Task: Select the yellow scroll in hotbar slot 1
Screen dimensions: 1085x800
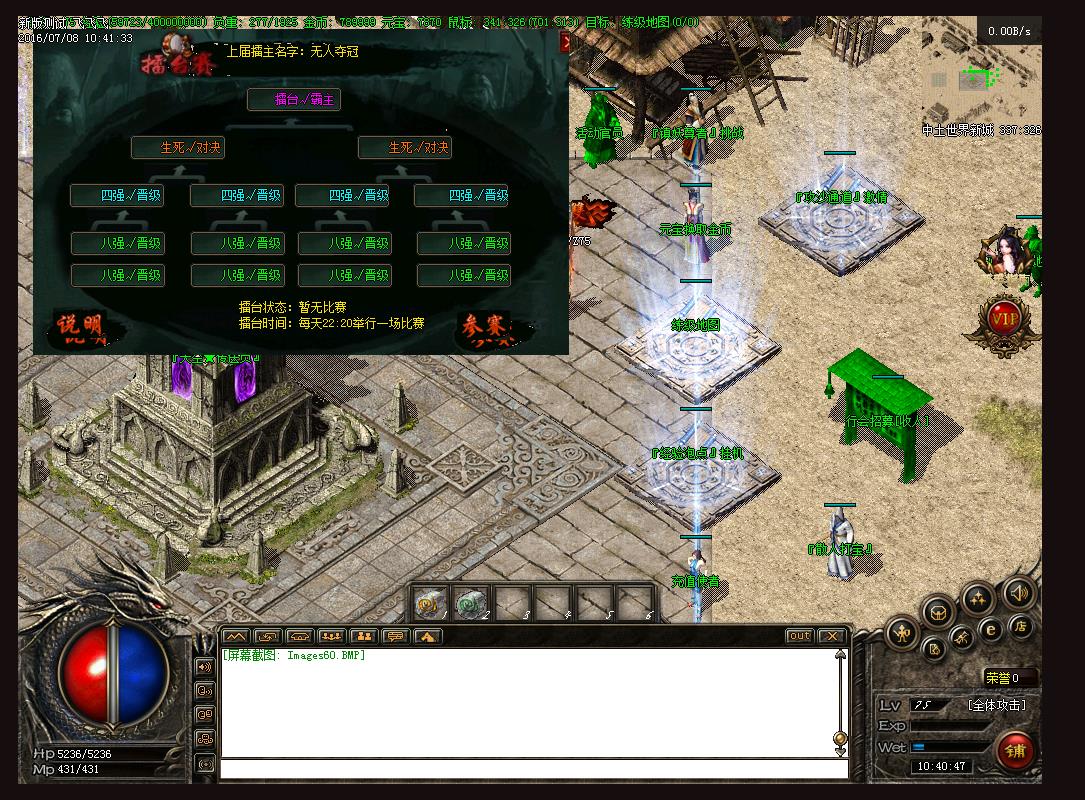Action: pyautogui.click(x=430, y=603)
